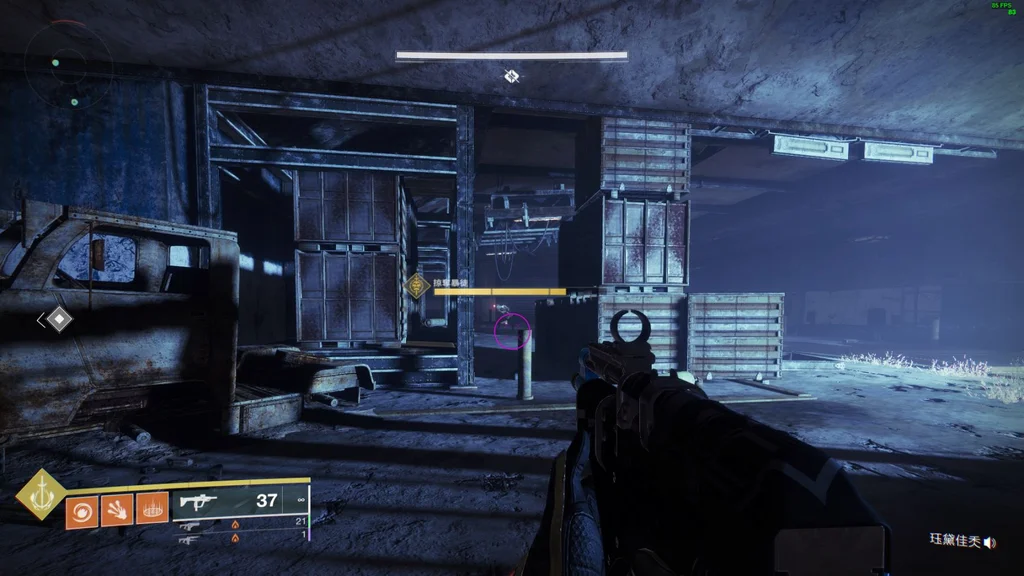Click the speaker icon beside the player name
This screenshot has width=1024, height=576.
point(990,542)
